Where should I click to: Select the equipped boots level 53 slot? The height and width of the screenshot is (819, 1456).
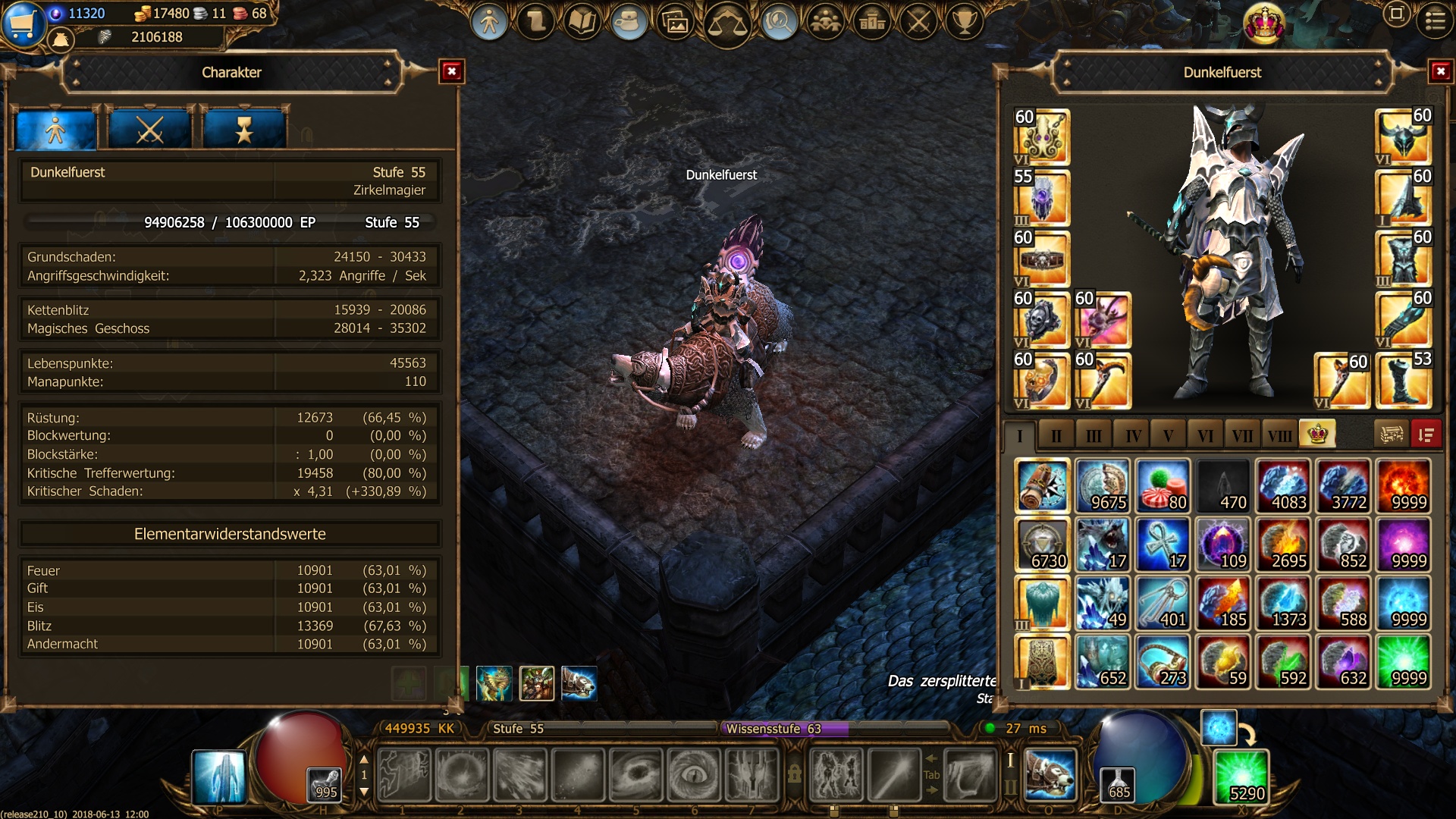click(x=1403, y=381)
